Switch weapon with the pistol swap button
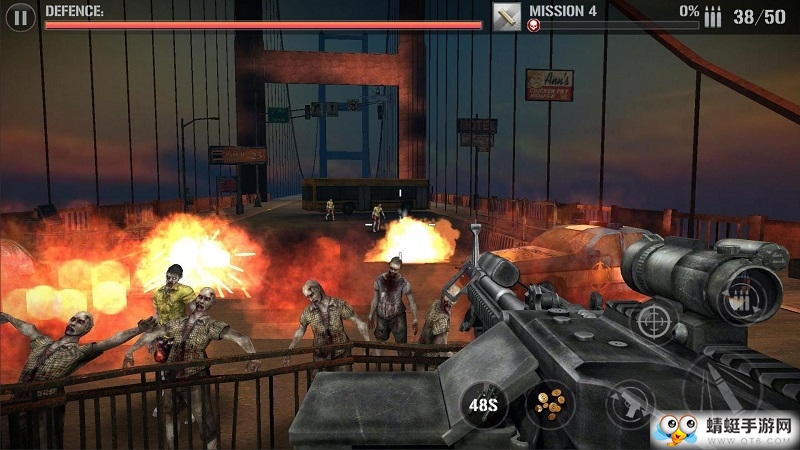Viewport: 800px width, 450px height. tap(630, 404)
